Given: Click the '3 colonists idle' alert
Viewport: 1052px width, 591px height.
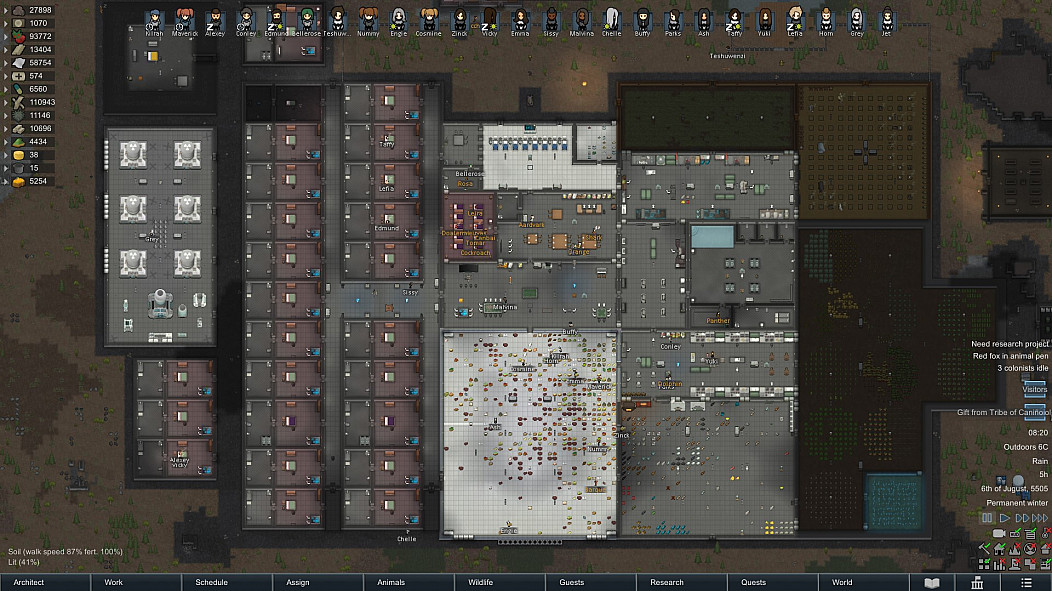Looking at the screenshot, I should pyautogui.click(x=1022, y=368).
